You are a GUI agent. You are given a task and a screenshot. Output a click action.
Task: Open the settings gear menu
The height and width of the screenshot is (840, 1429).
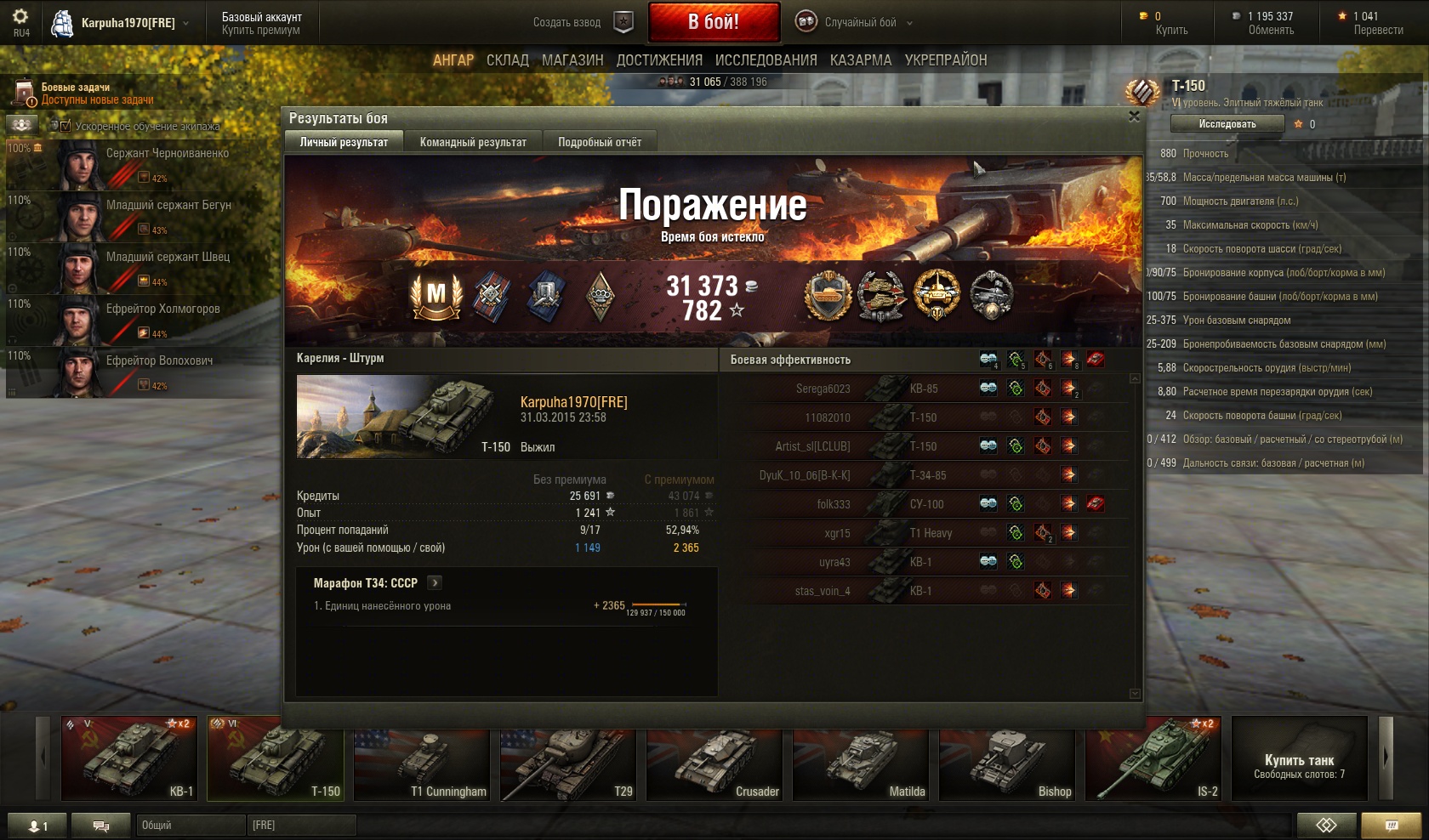[20, 17]
